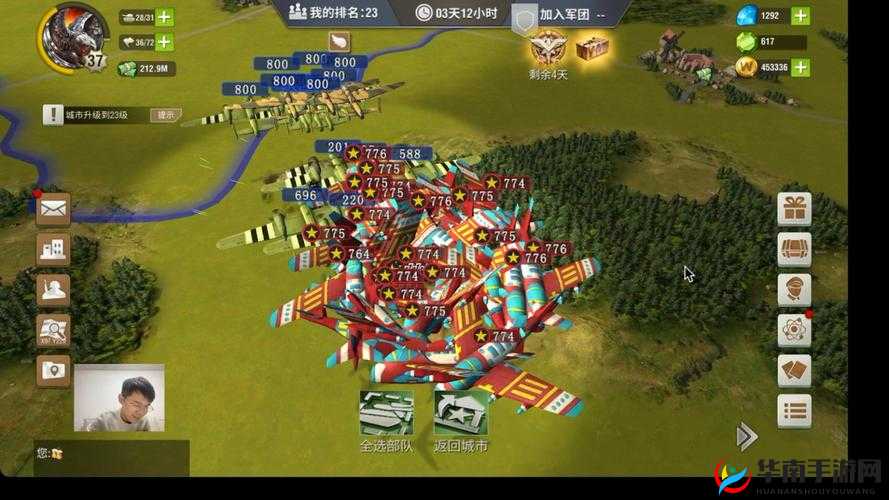Open the commander silhouette menu
Image resolution: width=889 pixels, height=500 pixels.
click(x=53, y=289)
